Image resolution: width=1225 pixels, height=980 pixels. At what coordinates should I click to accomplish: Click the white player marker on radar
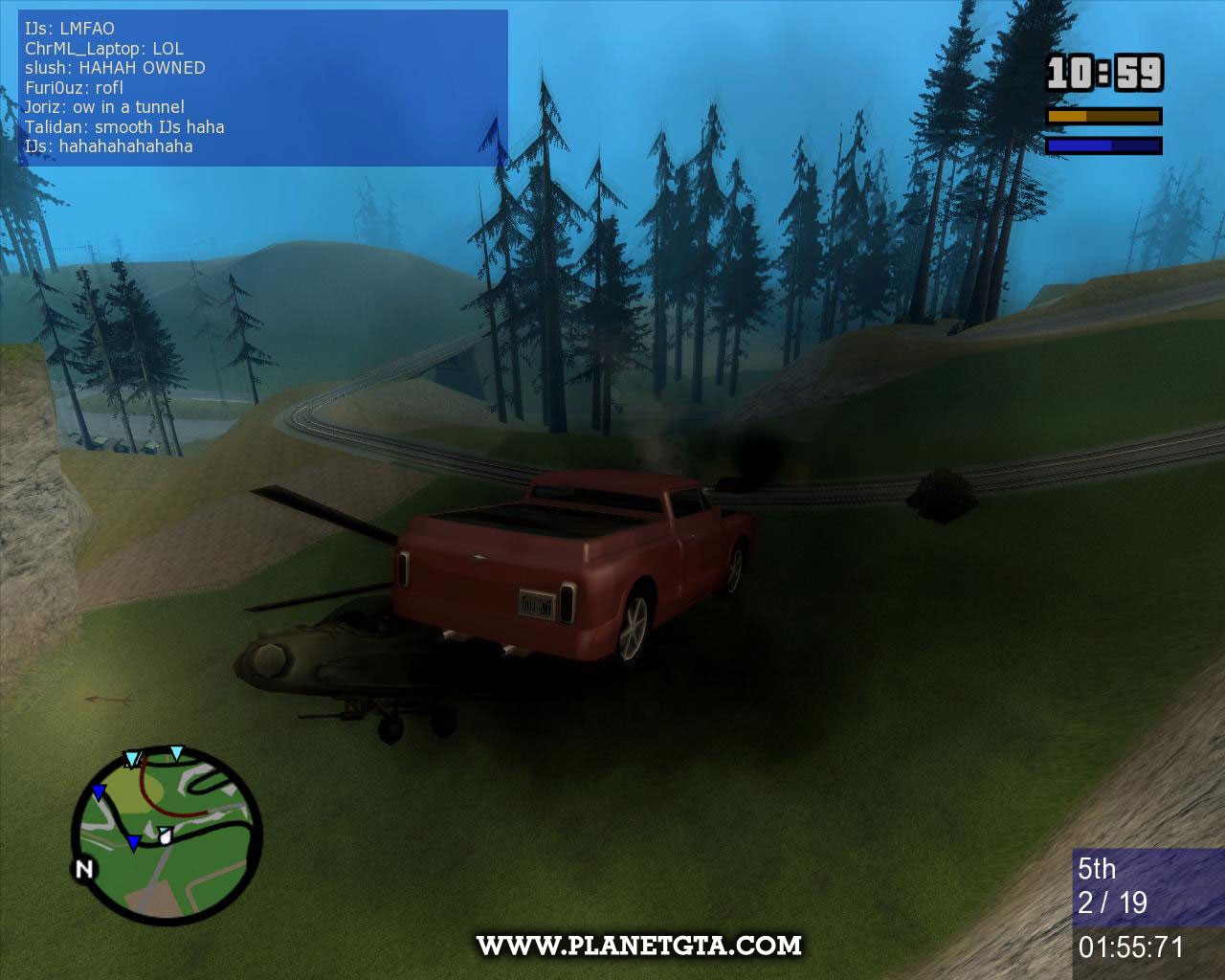click(x=166, y=835)
